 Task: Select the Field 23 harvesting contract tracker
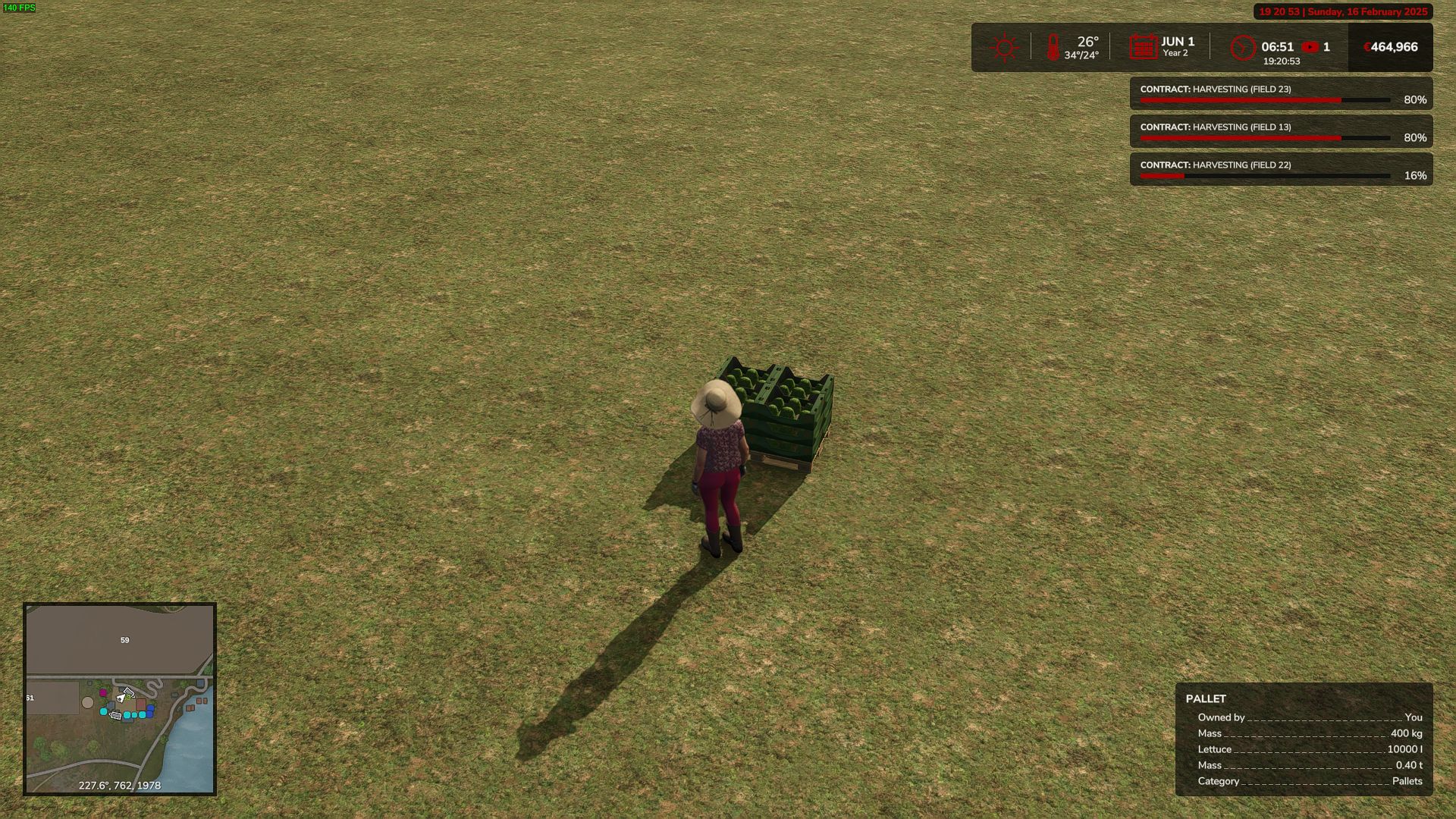[1281, 94]
